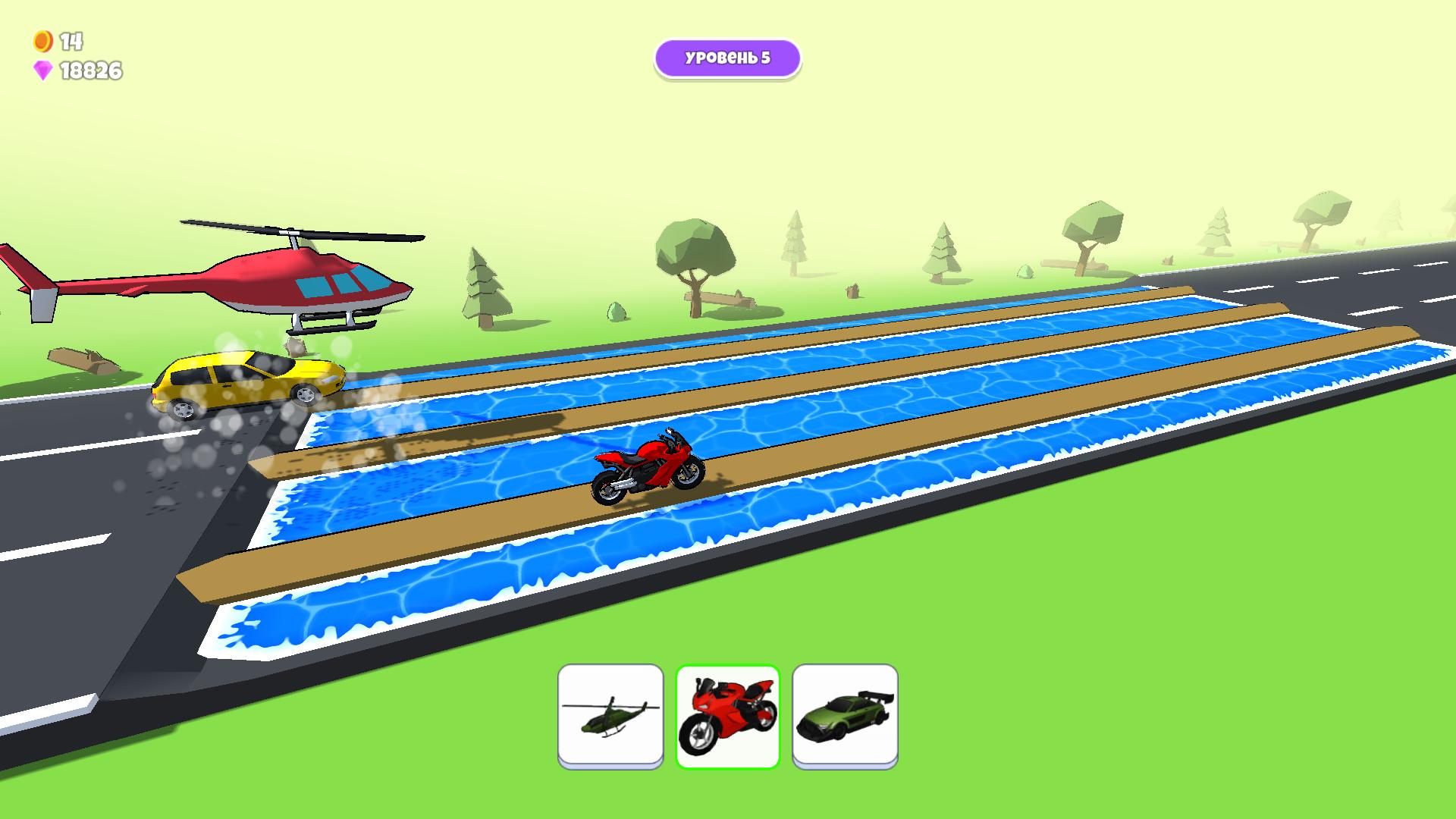Viewport: 1456px width, 819px height.
Task: Open the Уровень 5 level banner
Action: coord(726,57)
